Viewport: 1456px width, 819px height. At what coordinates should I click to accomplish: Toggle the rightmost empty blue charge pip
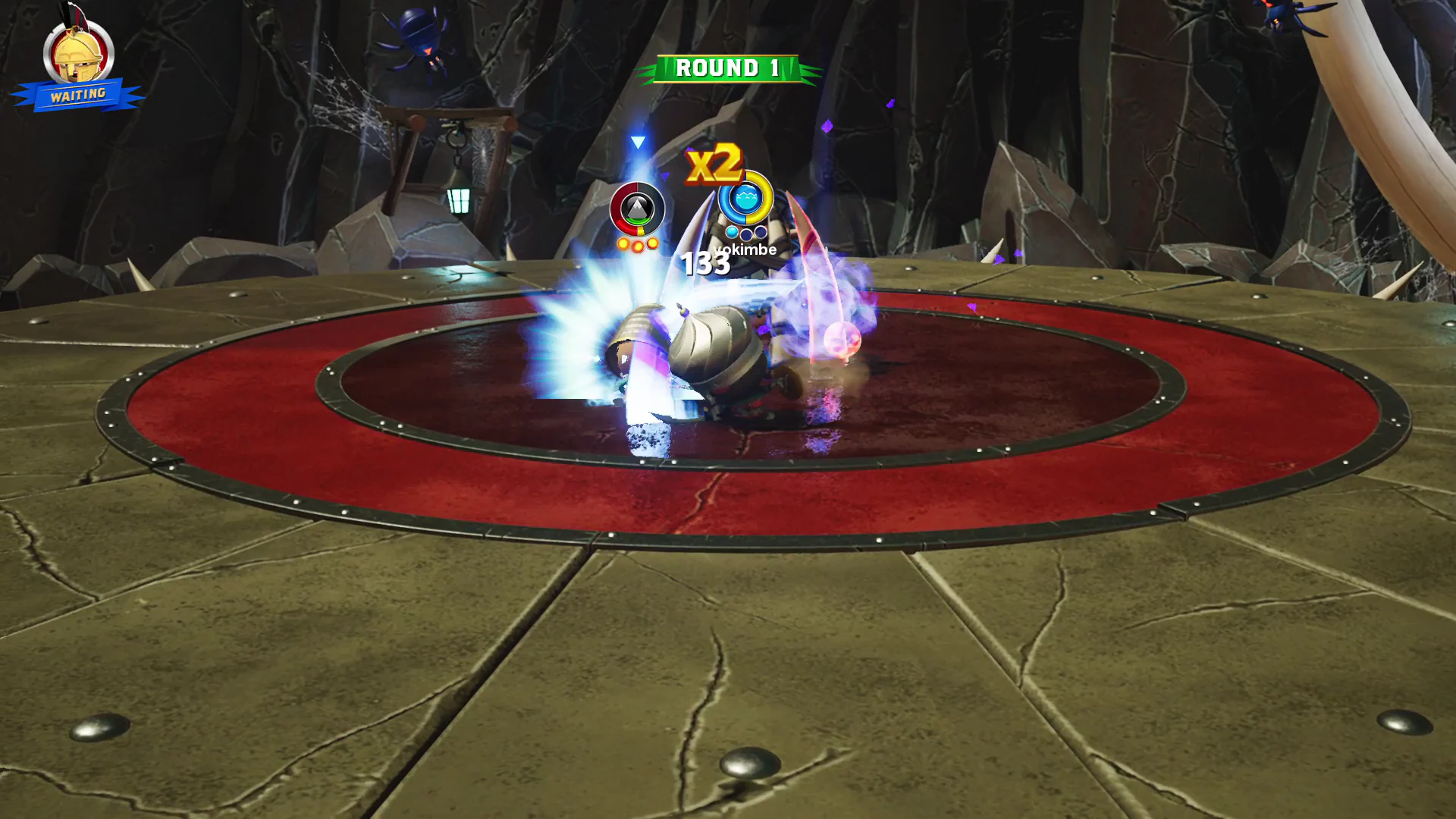click(x=760, y=233)
